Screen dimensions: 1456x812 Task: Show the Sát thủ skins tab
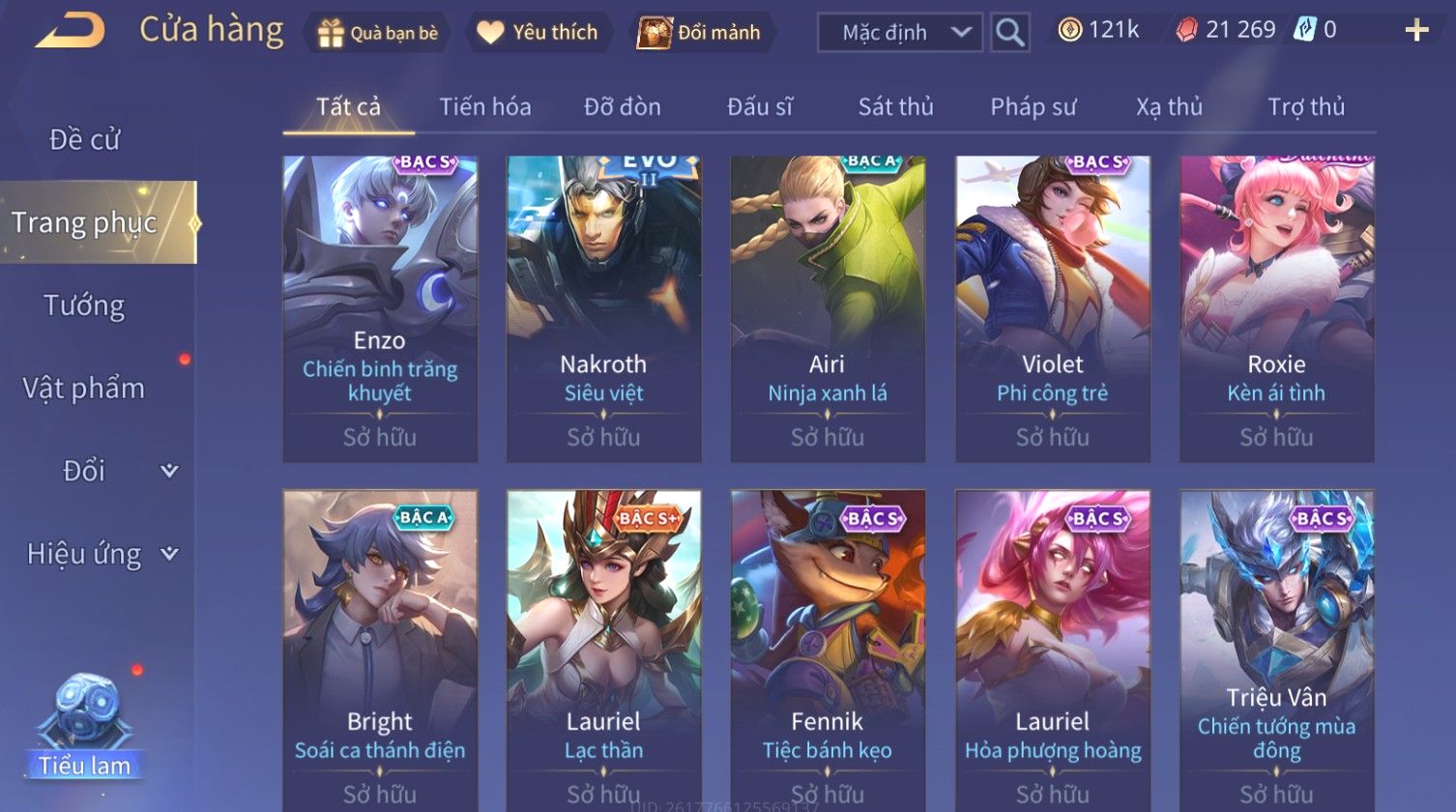(x=895, y=106)
